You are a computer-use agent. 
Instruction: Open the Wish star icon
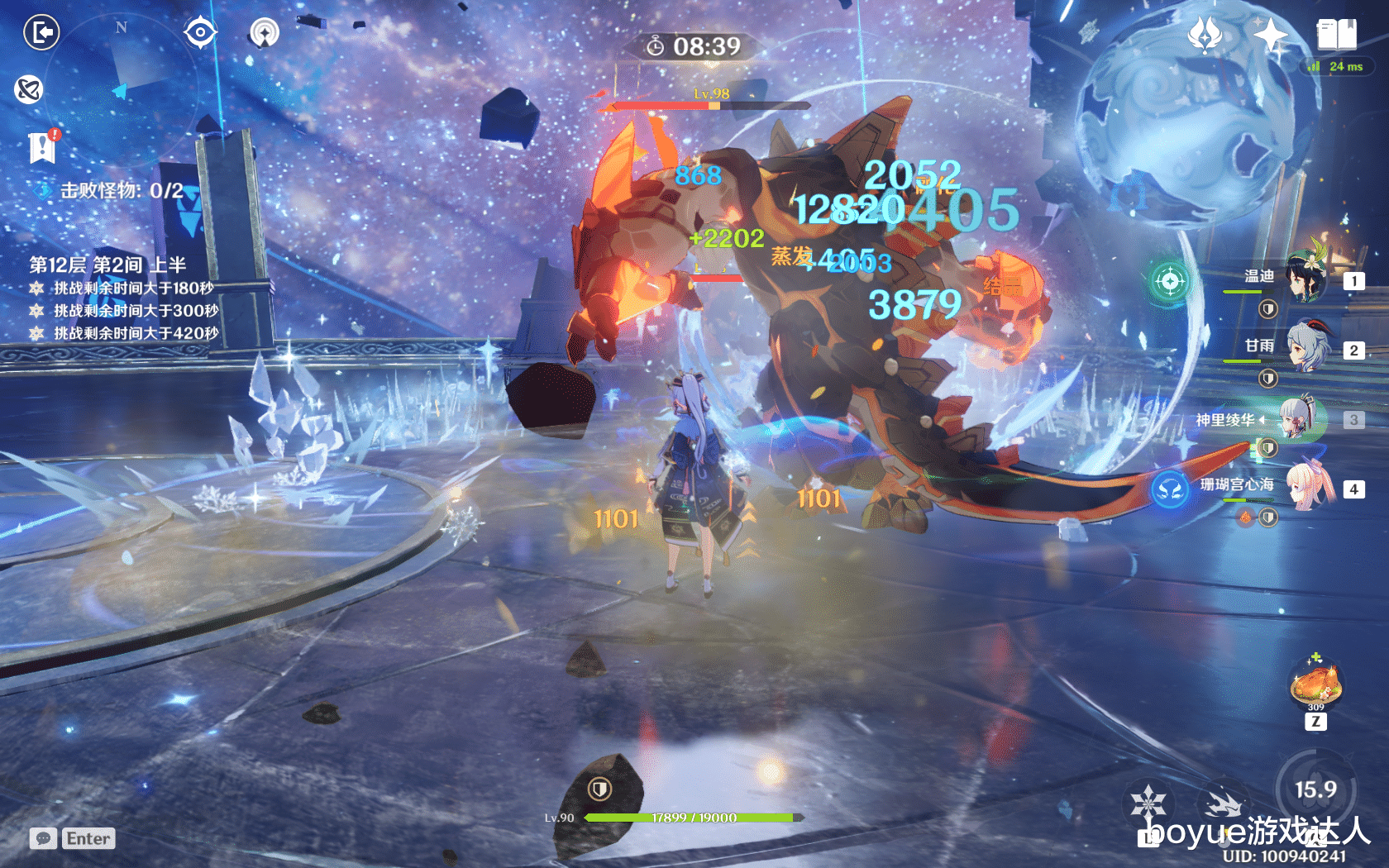click(1205, 36)
